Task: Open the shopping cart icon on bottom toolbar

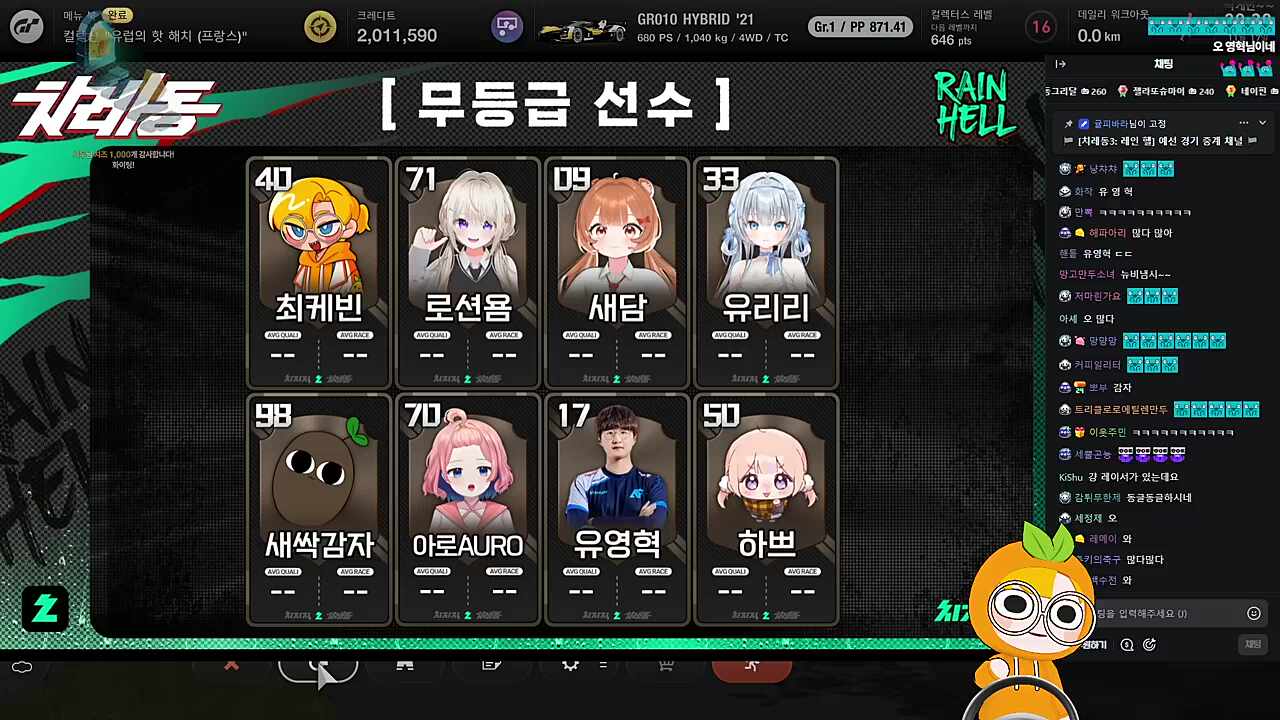Action: 664,667
